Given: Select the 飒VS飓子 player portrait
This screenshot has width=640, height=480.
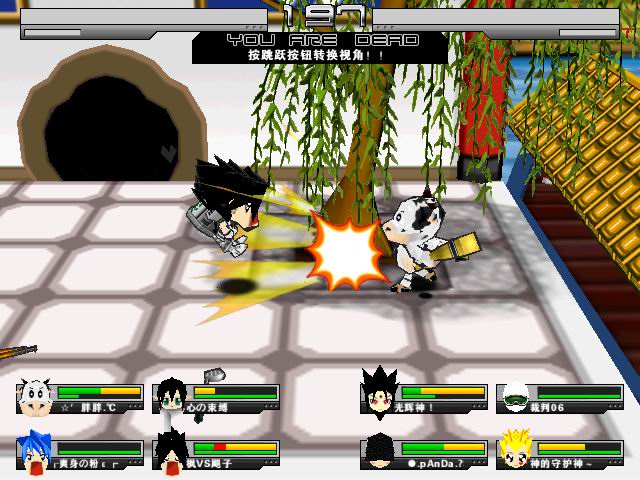Looking at the screenshot, I should point(171,451).
